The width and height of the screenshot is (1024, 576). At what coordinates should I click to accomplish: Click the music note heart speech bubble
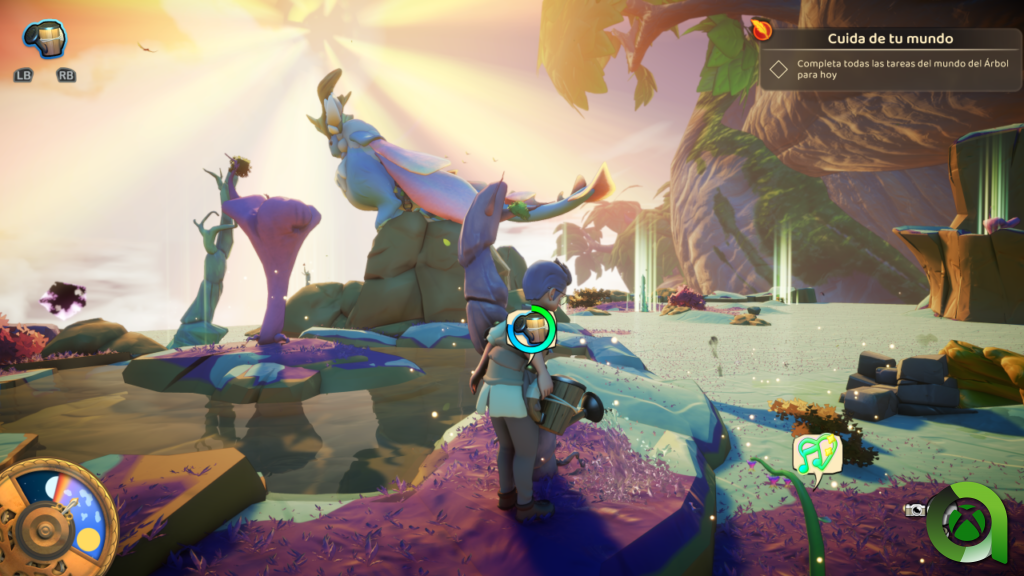(817, 455)
